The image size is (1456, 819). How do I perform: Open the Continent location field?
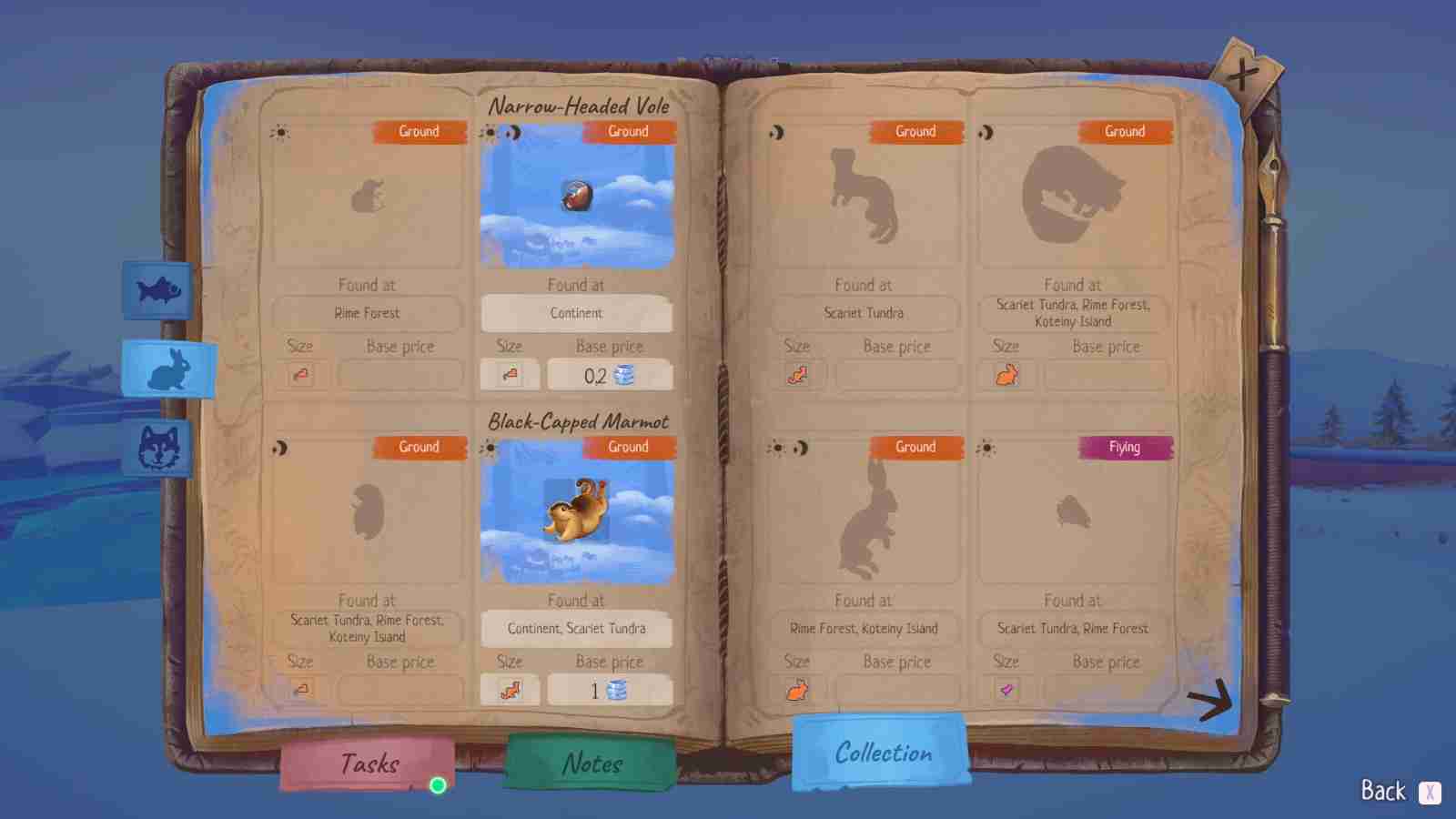pos(577,313)
